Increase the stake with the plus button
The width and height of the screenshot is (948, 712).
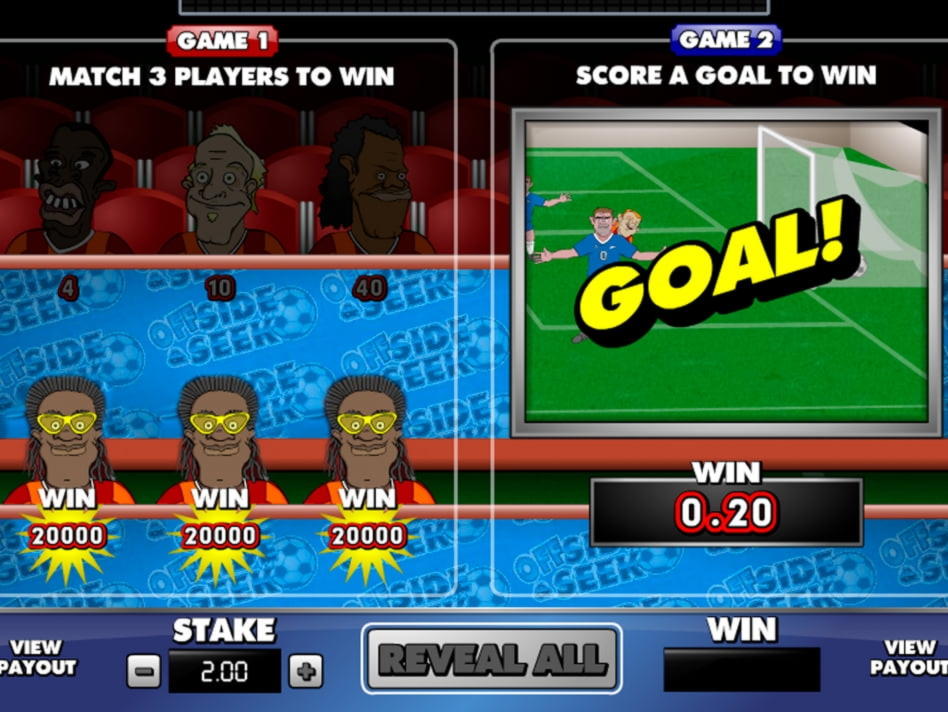(306, 670)
